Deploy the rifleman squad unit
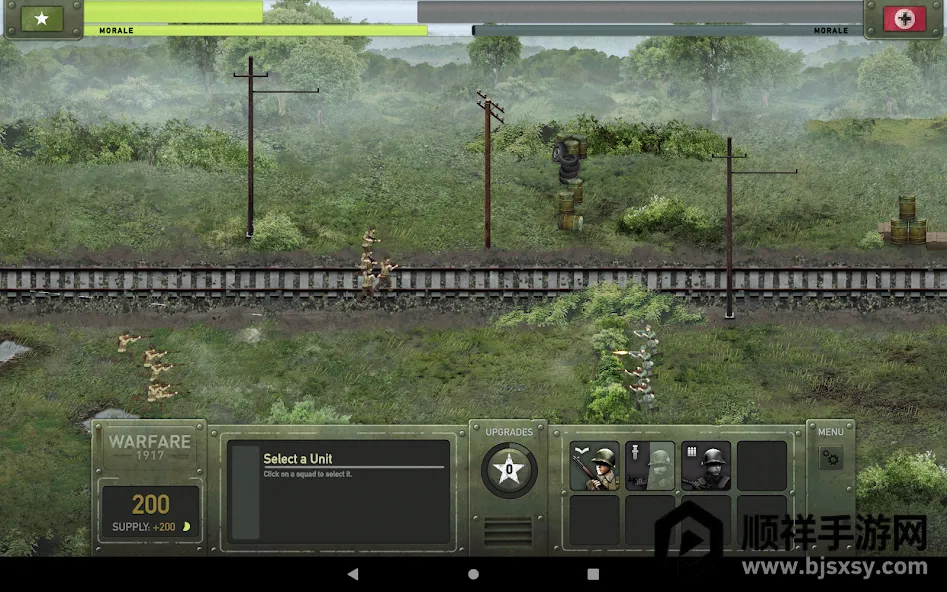The width and height of the screenshot is (947, 592). [x=595, y=466]
